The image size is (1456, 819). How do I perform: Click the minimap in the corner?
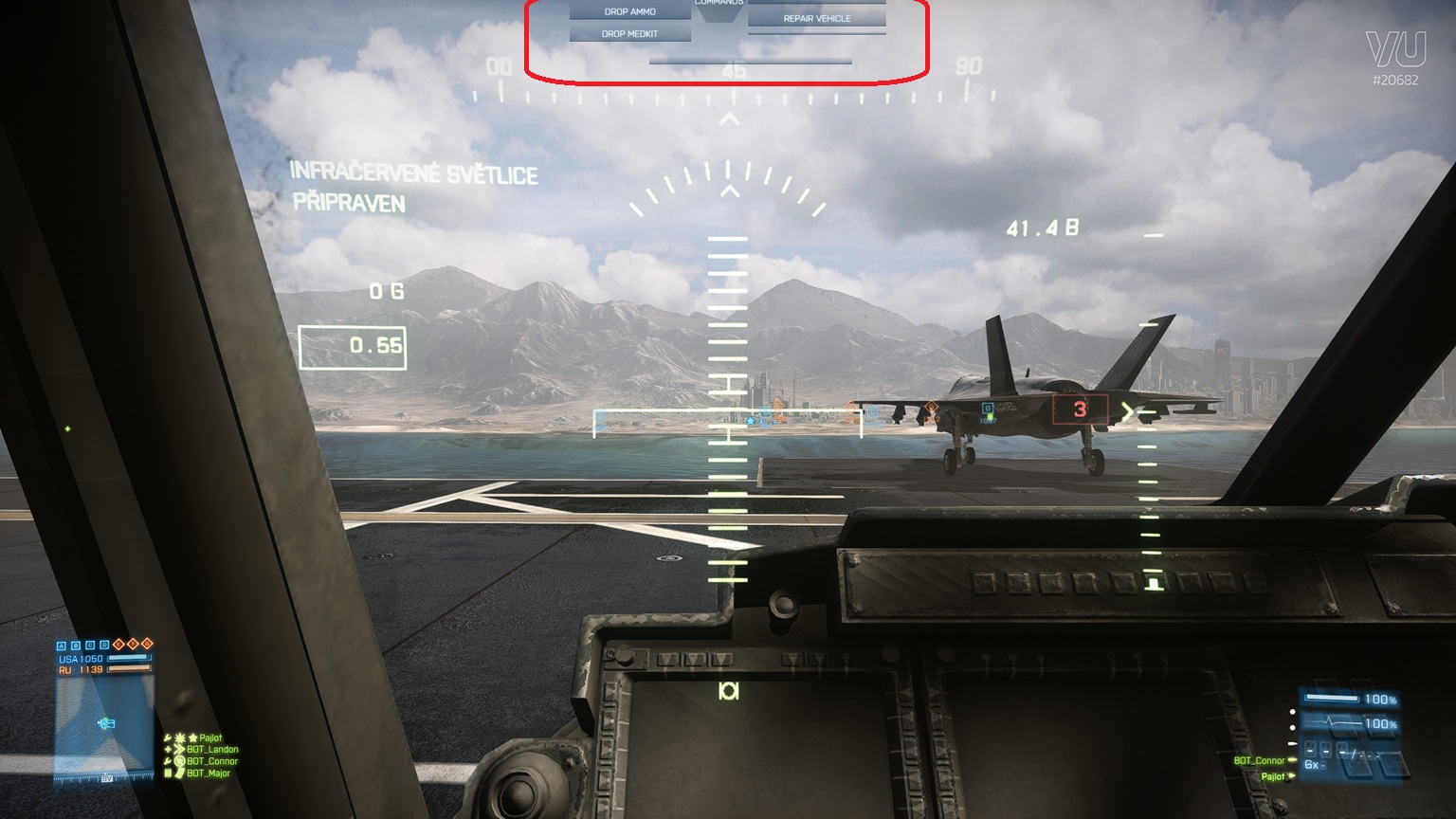point(103,726)
